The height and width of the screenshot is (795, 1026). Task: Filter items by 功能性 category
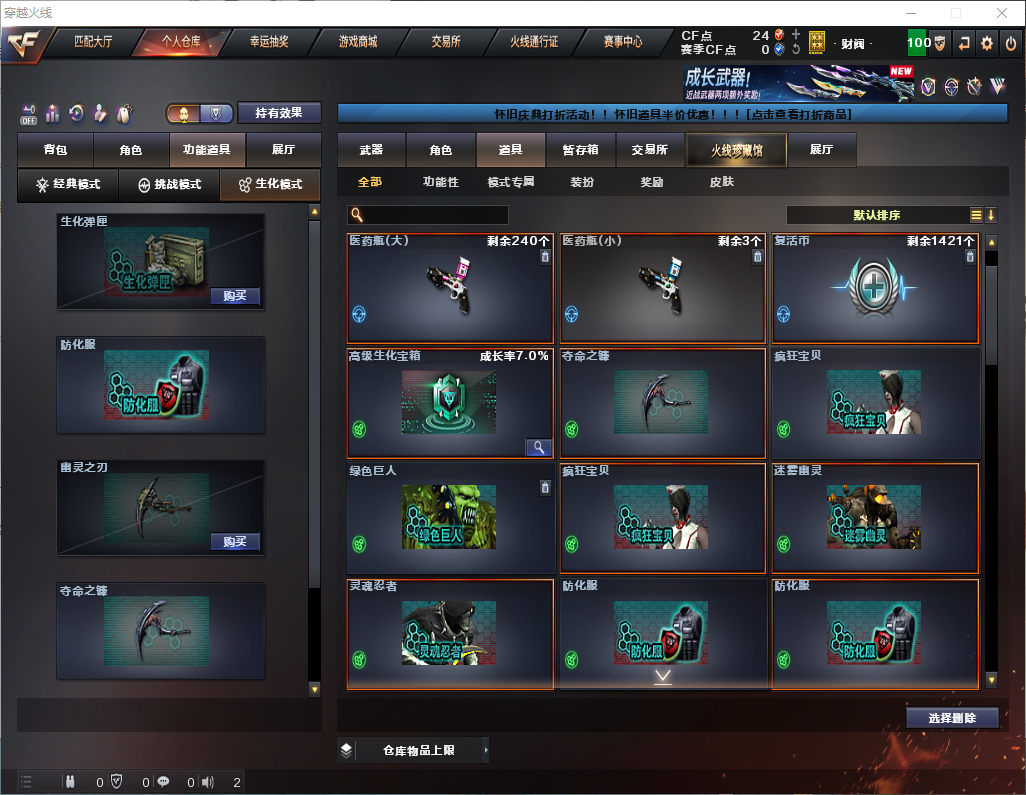pos(440,182)
